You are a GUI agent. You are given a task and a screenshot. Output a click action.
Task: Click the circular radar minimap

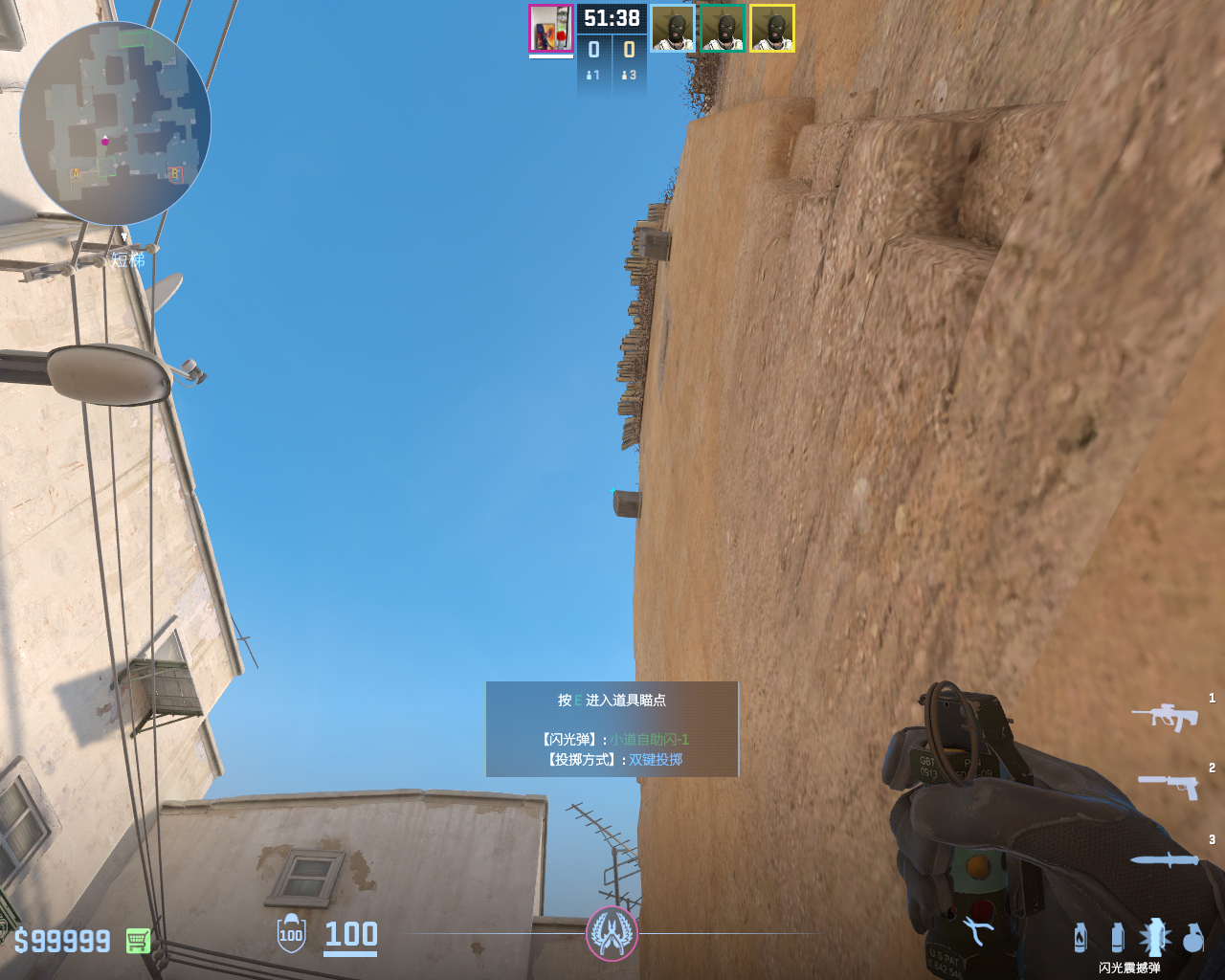pos(115,123)
